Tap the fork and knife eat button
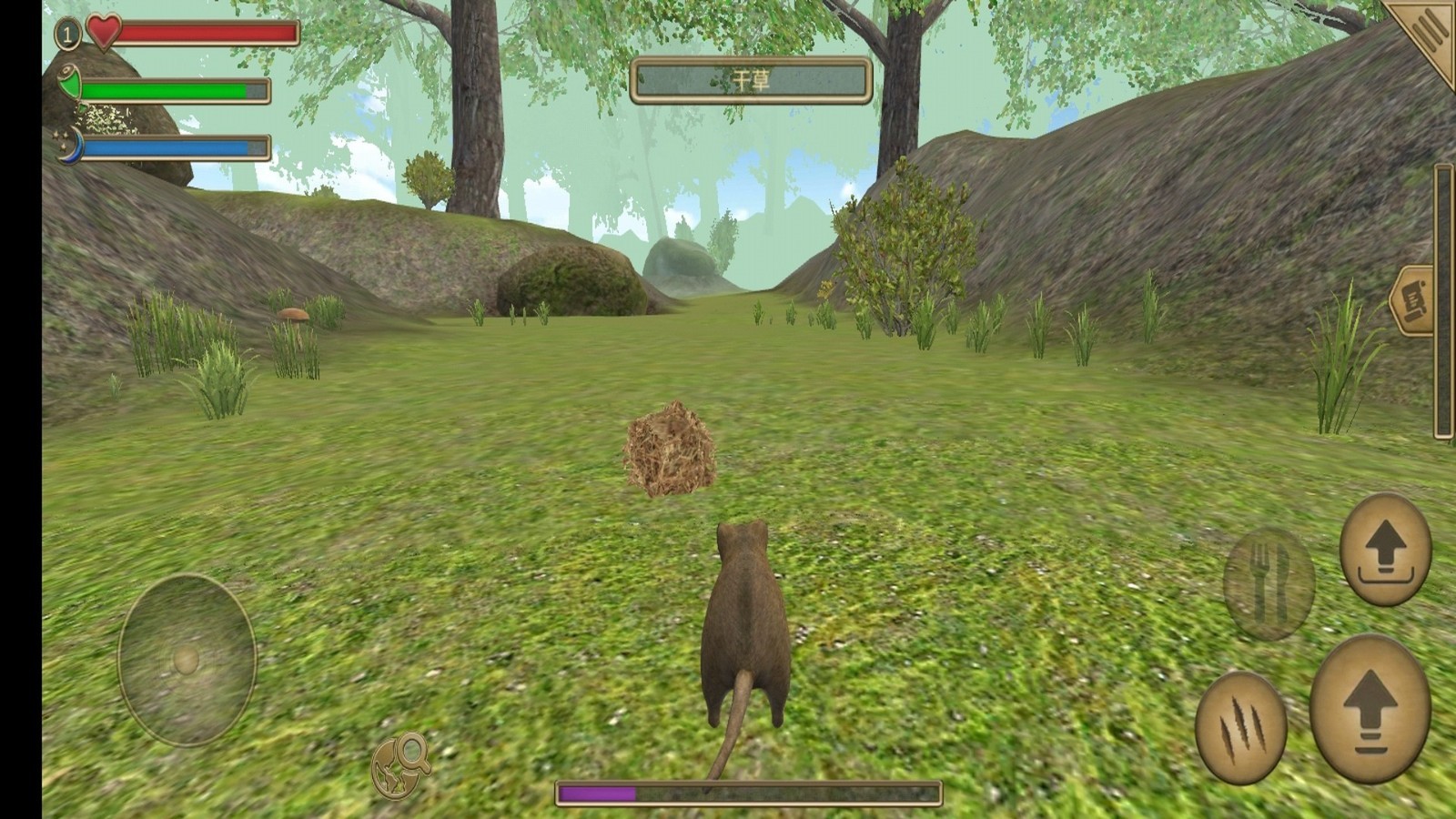This screenshot has height=819, width=1456. [1269, 583]
